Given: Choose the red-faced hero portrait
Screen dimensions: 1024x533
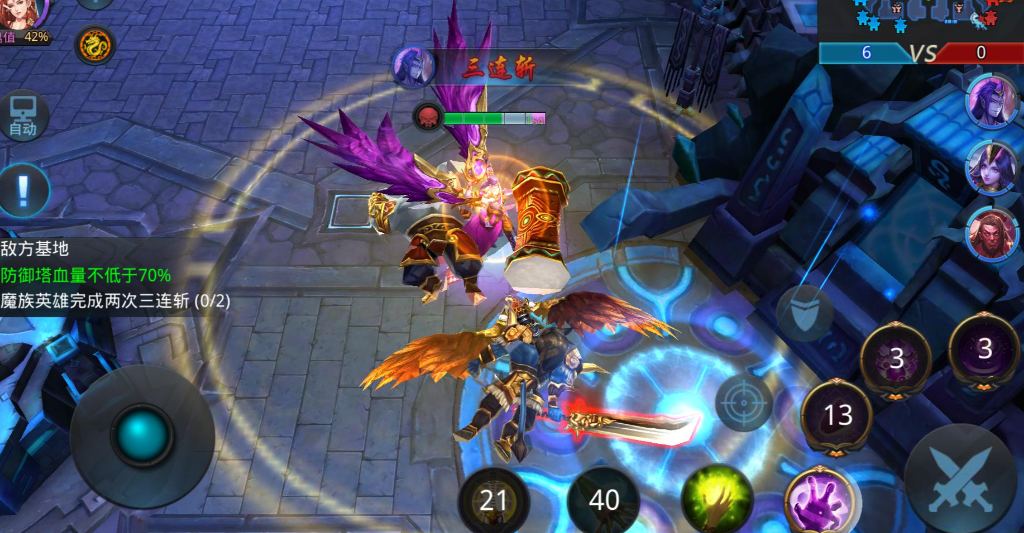Looking at the screenshot, I should (x=990, y=233).
